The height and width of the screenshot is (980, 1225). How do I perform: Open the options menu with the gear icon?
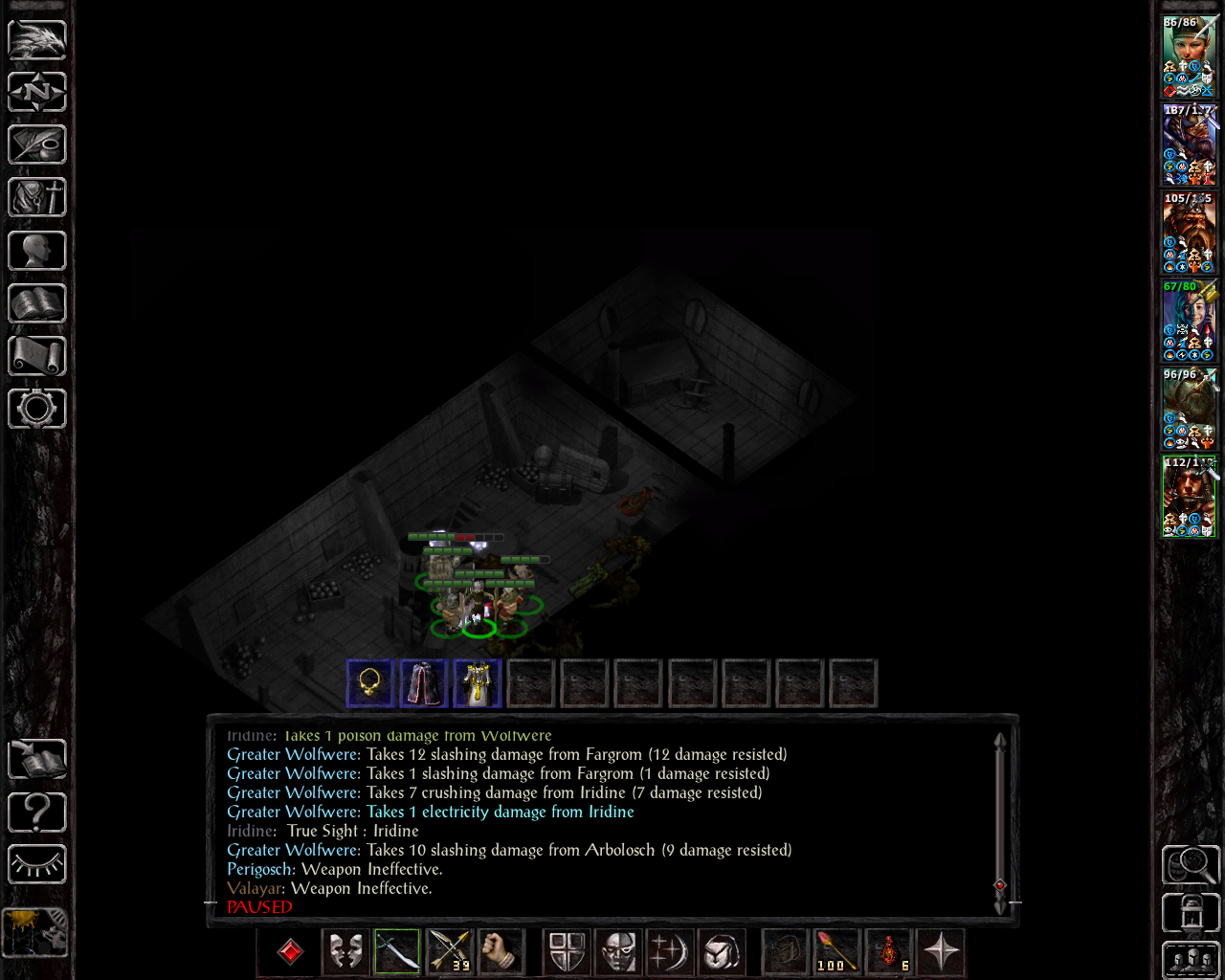tap(37, 409)
